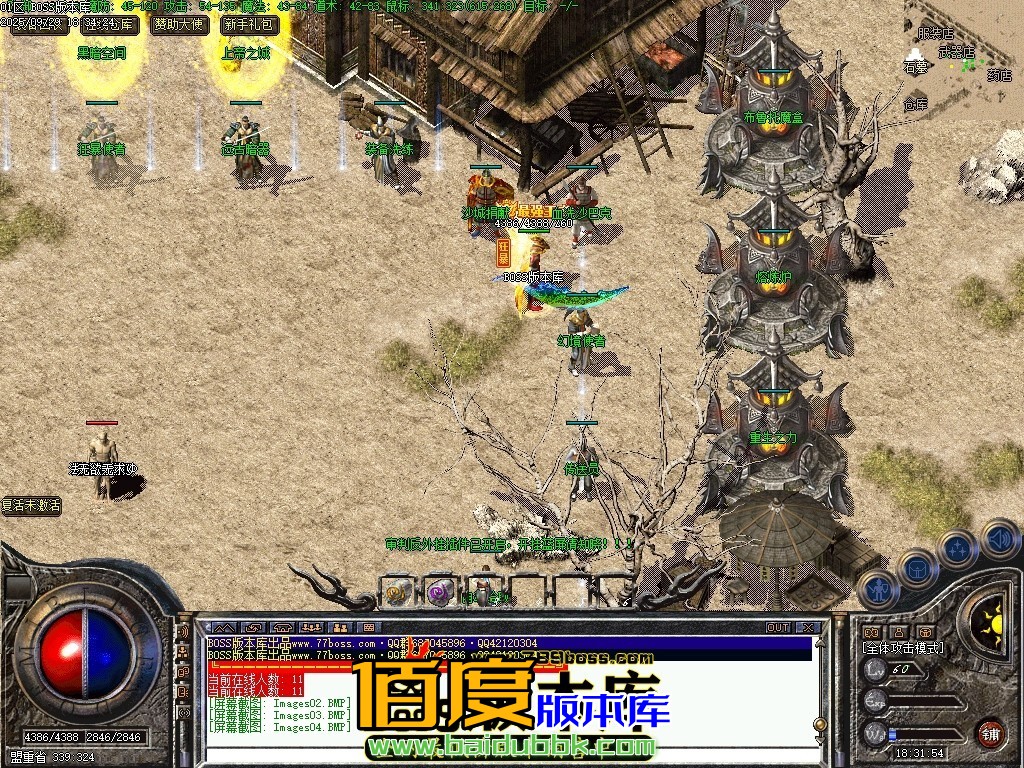Close the game with the chat panel X button
This screenshot has height=768, width=1024.
808,628
